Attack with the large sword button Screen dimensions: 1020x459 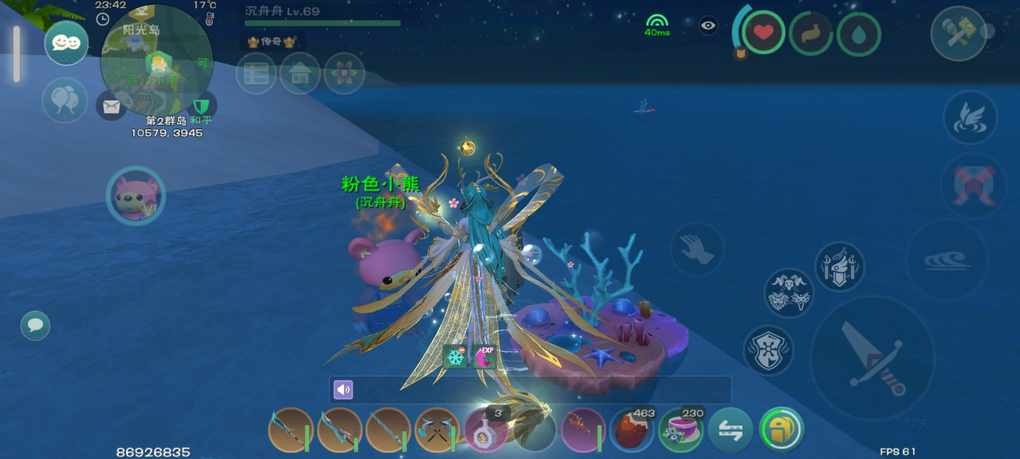coord(872,357)
